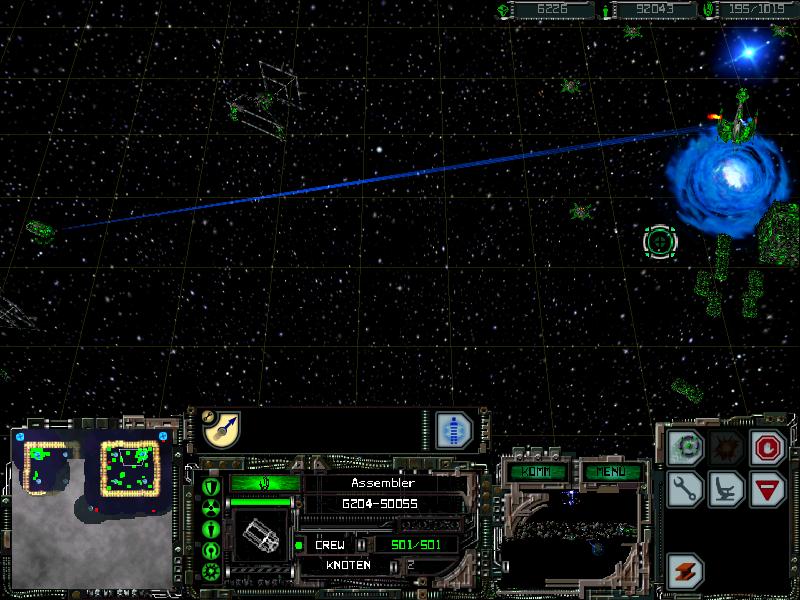The height and width of the screenshot is (600, 800).
Task: Choose the red inverted-triangle command
Action: click(x=767, y=489)
